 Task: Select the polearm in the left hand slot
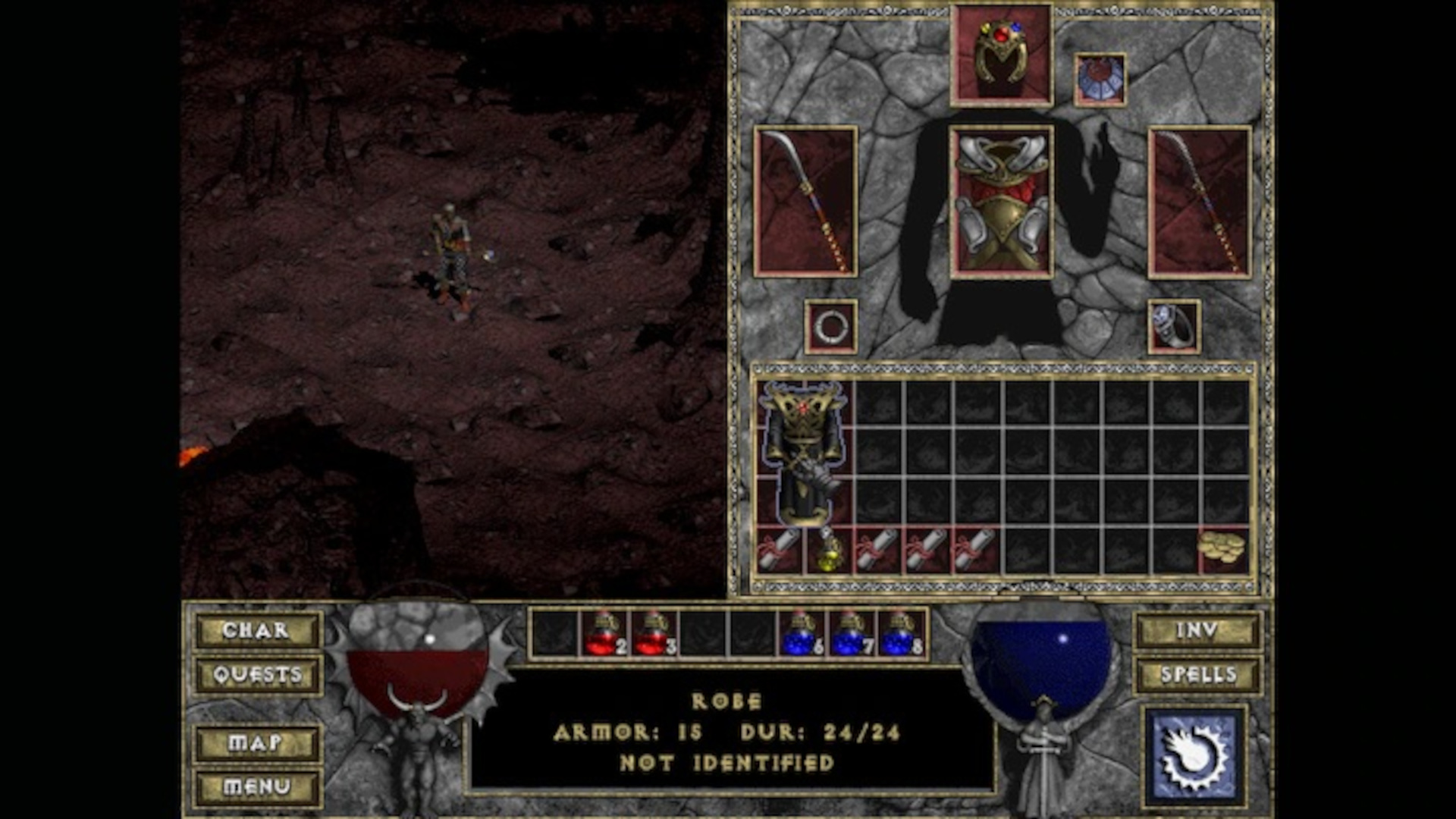pos(804,205)
